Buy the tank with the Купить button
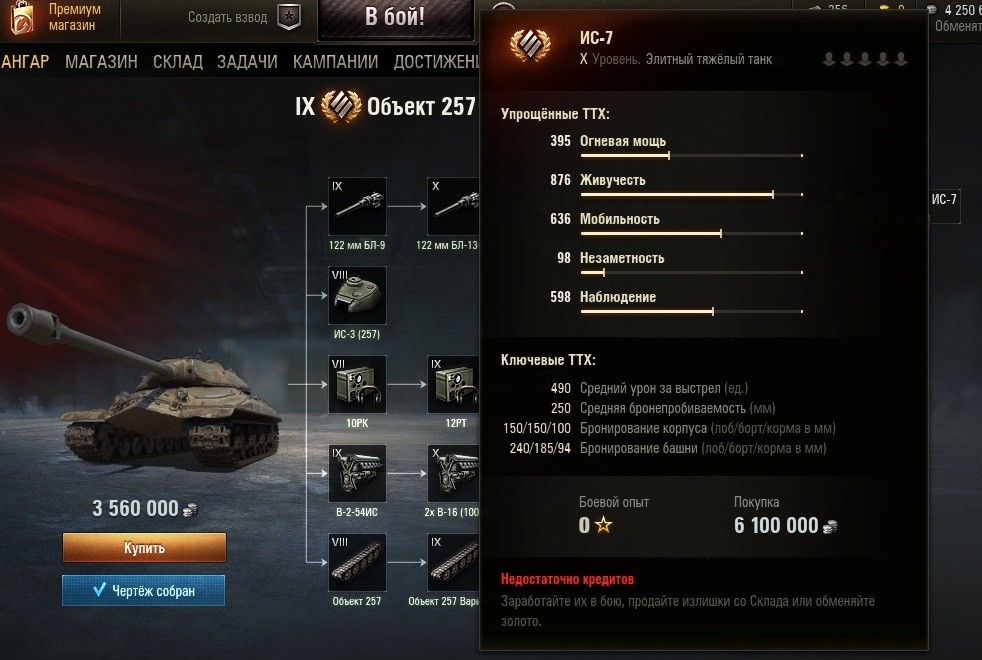Image resolution: width=982 pixels, height=660 pixels. (144, 548)
